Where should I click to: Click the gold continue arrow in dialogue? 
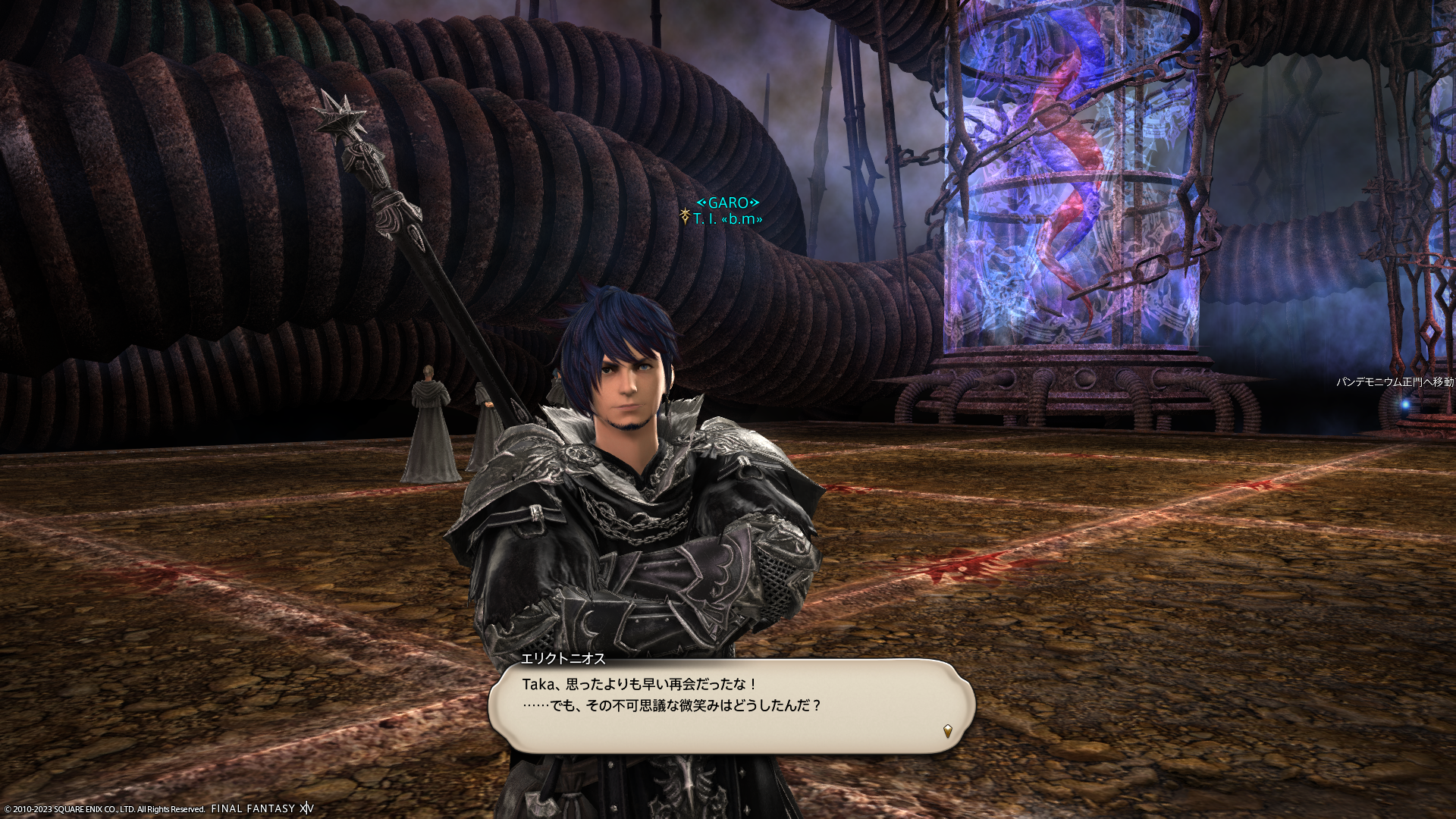point(947,731)
